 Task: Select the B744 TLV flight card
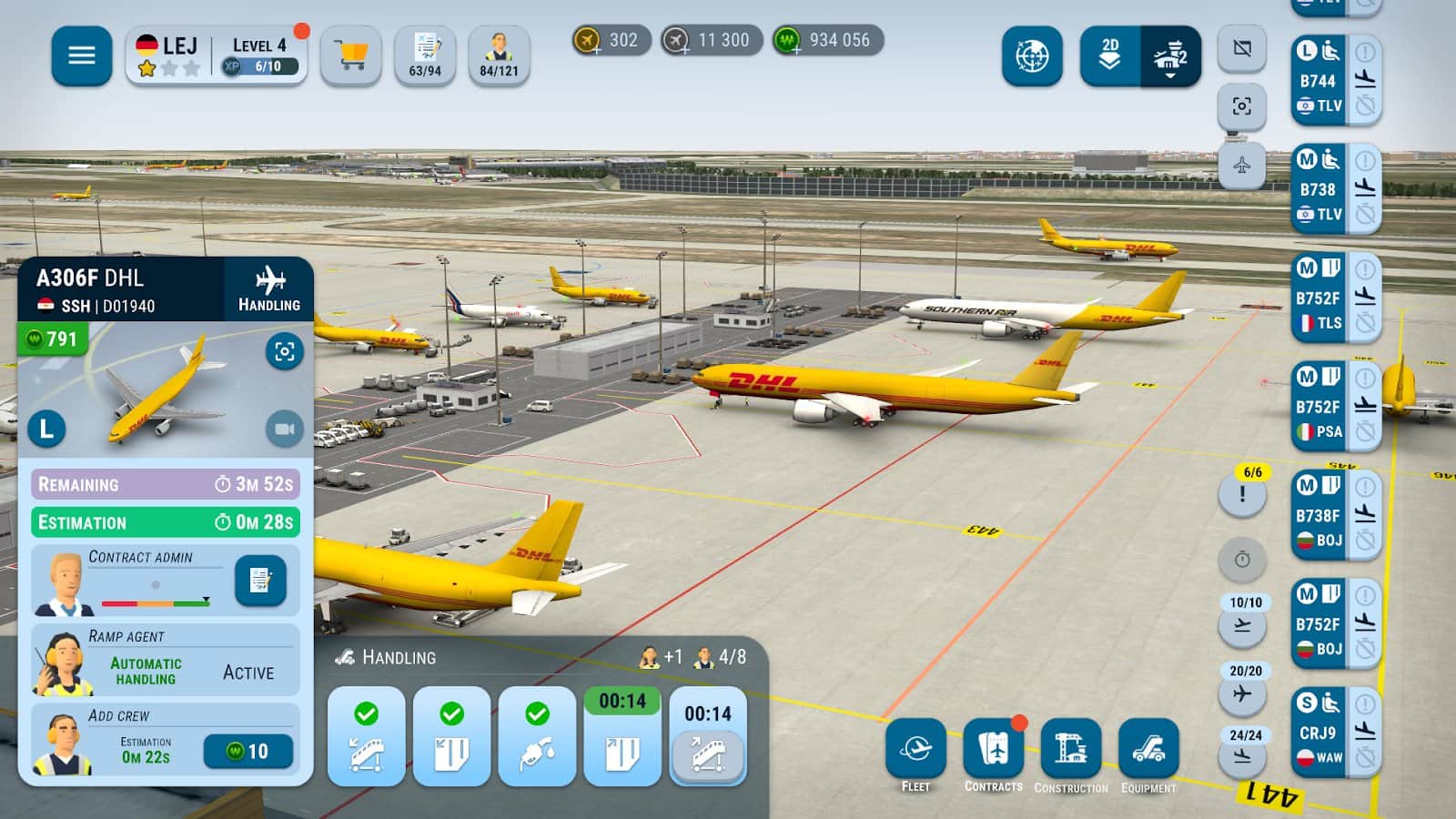coord(1319,80)
